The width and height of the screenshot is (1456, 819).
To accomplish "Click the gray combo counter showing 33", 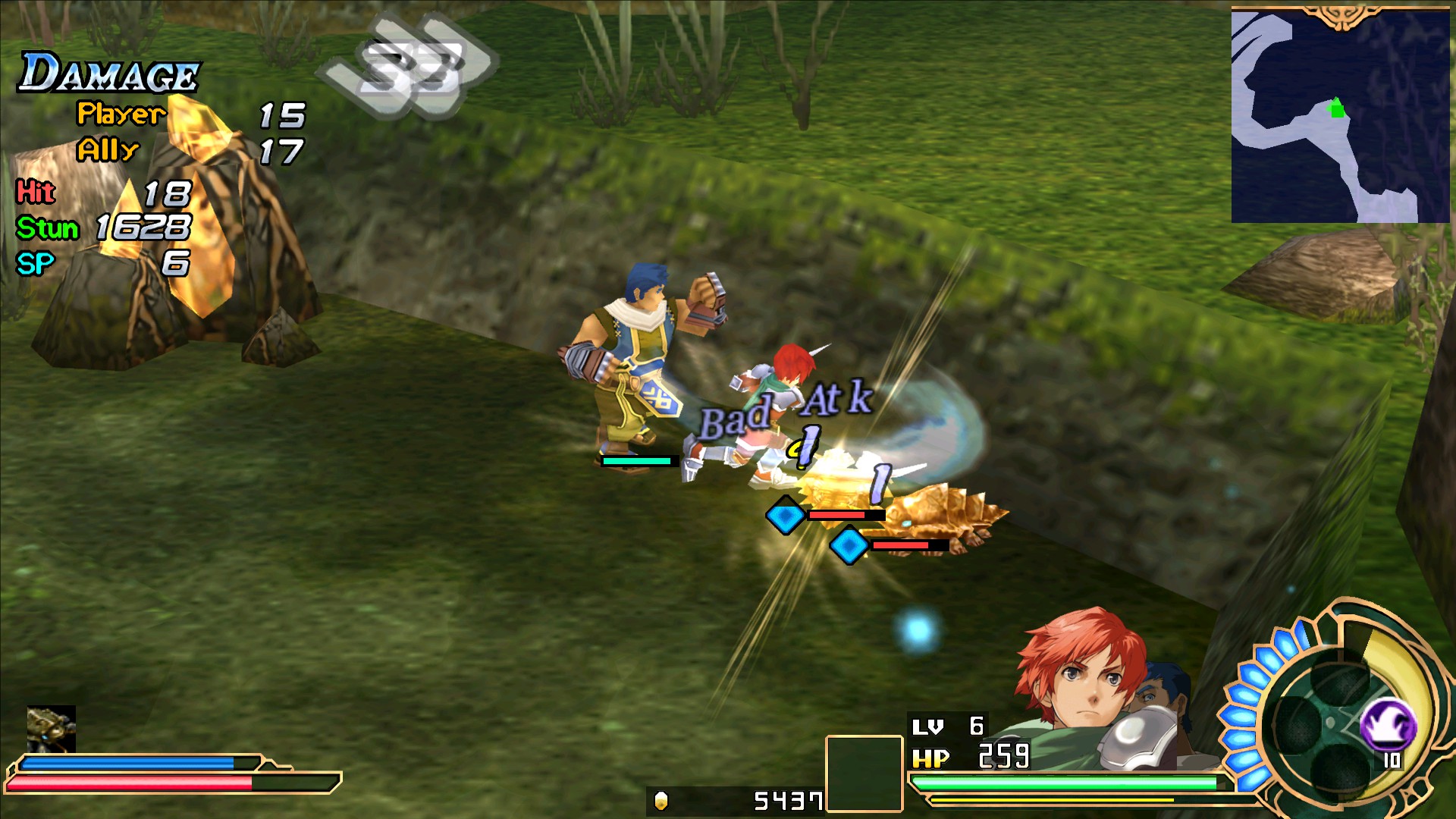I will click(409, 64).
